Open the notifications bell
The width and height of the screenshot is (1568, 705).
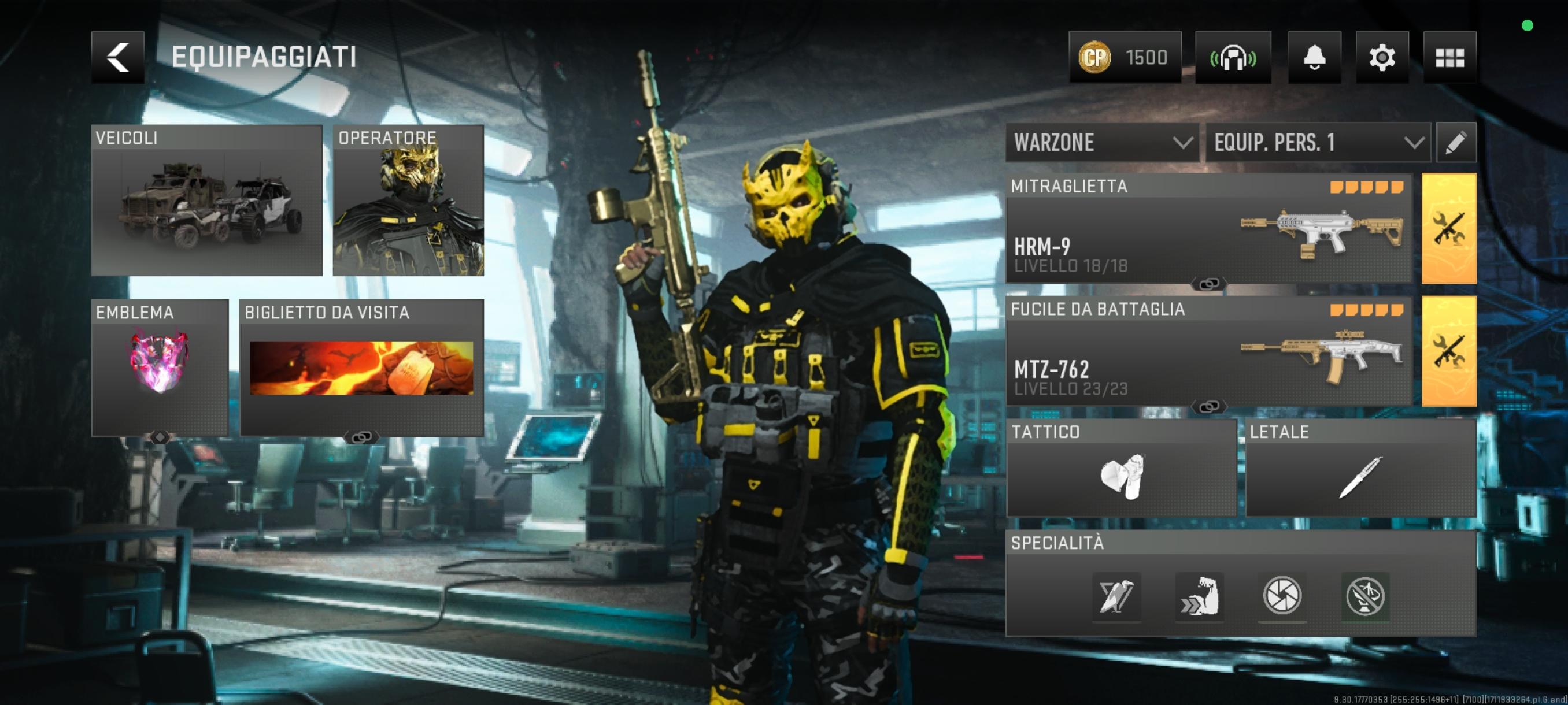pyautogui.click(x=1314, y=57)
